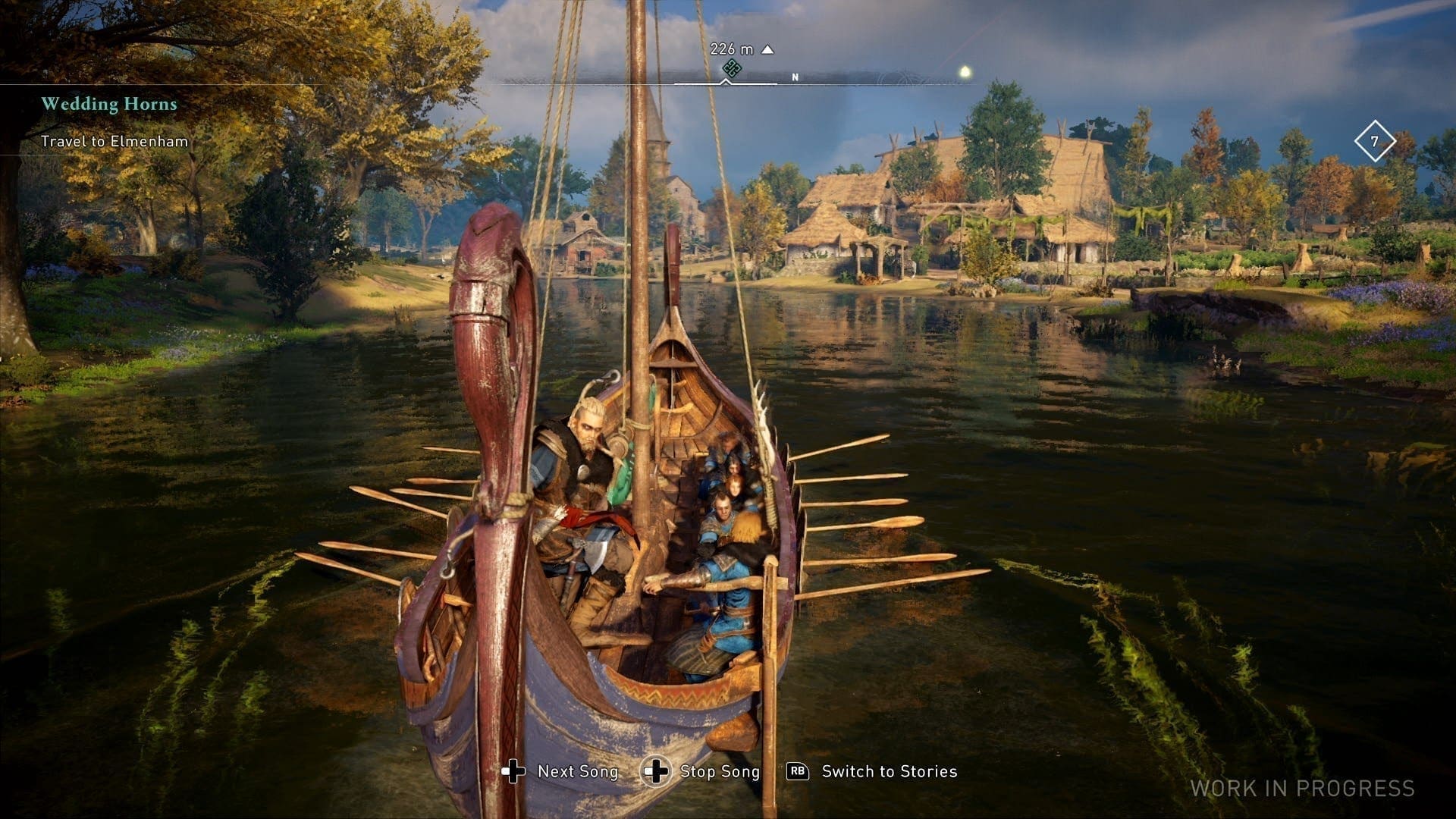Viewport: 1456px width, 819px height.
Task: Select the quest marker on the compass
Action: [731, 69]
